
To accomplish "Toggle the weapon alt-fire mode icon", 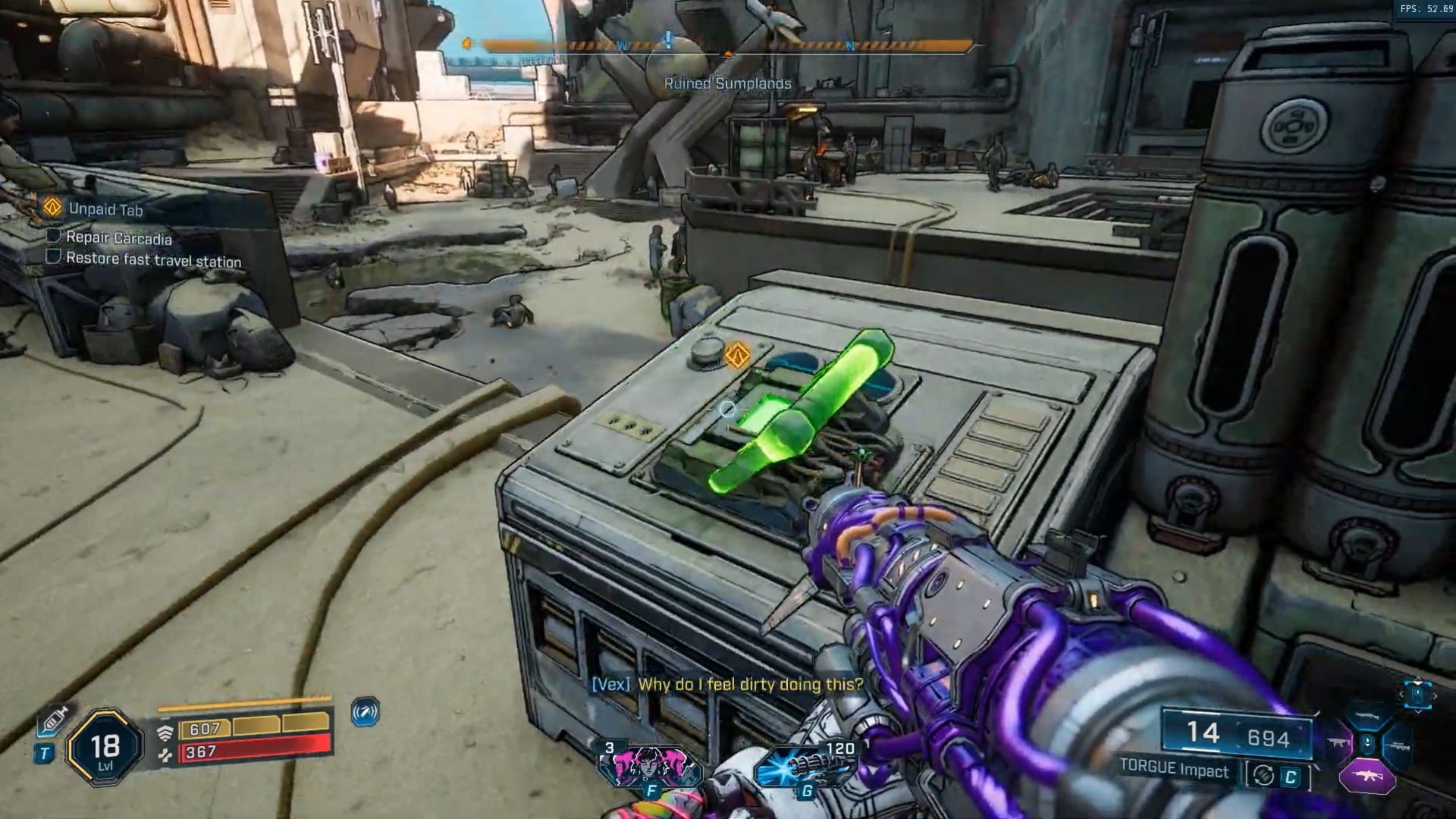I will click(x=1263, y=775).
